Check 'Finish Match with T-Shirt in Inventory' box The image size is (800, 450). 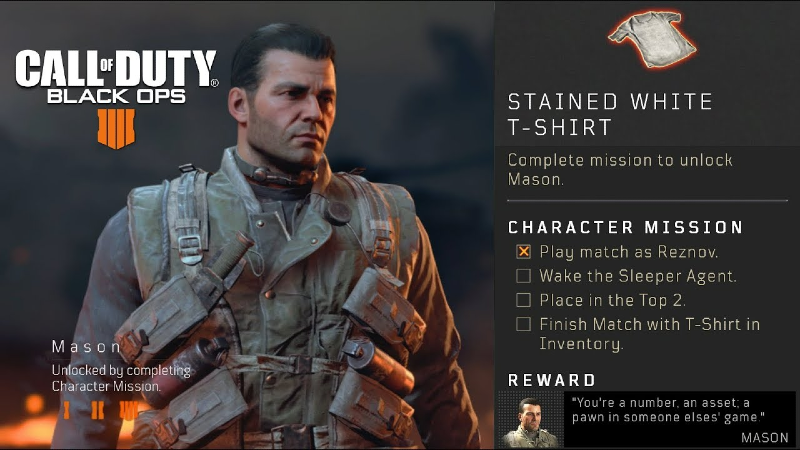pyautogui.click(x=523, y=324)
